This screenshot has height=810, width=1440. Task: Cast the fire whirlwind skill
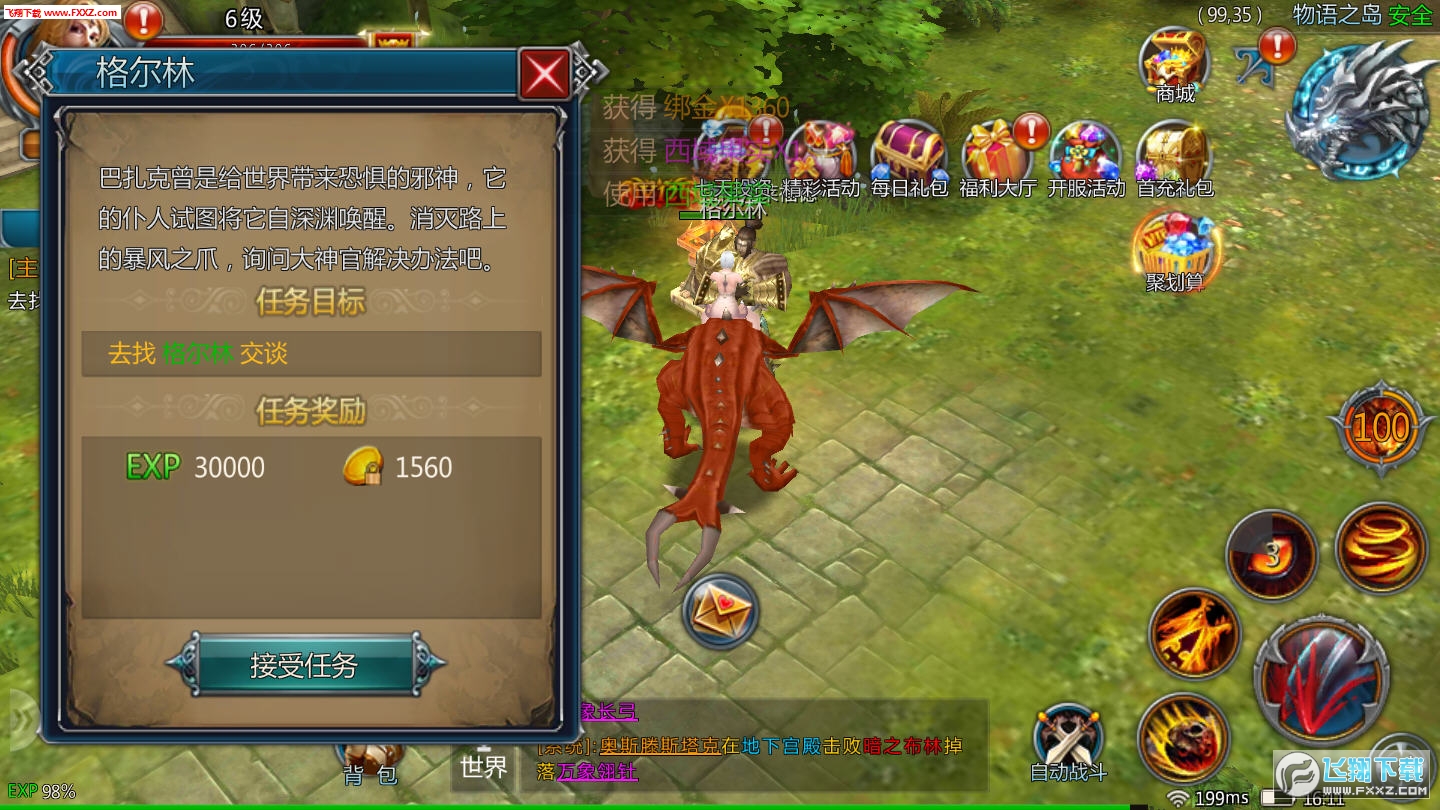(x=1380, y=548)
